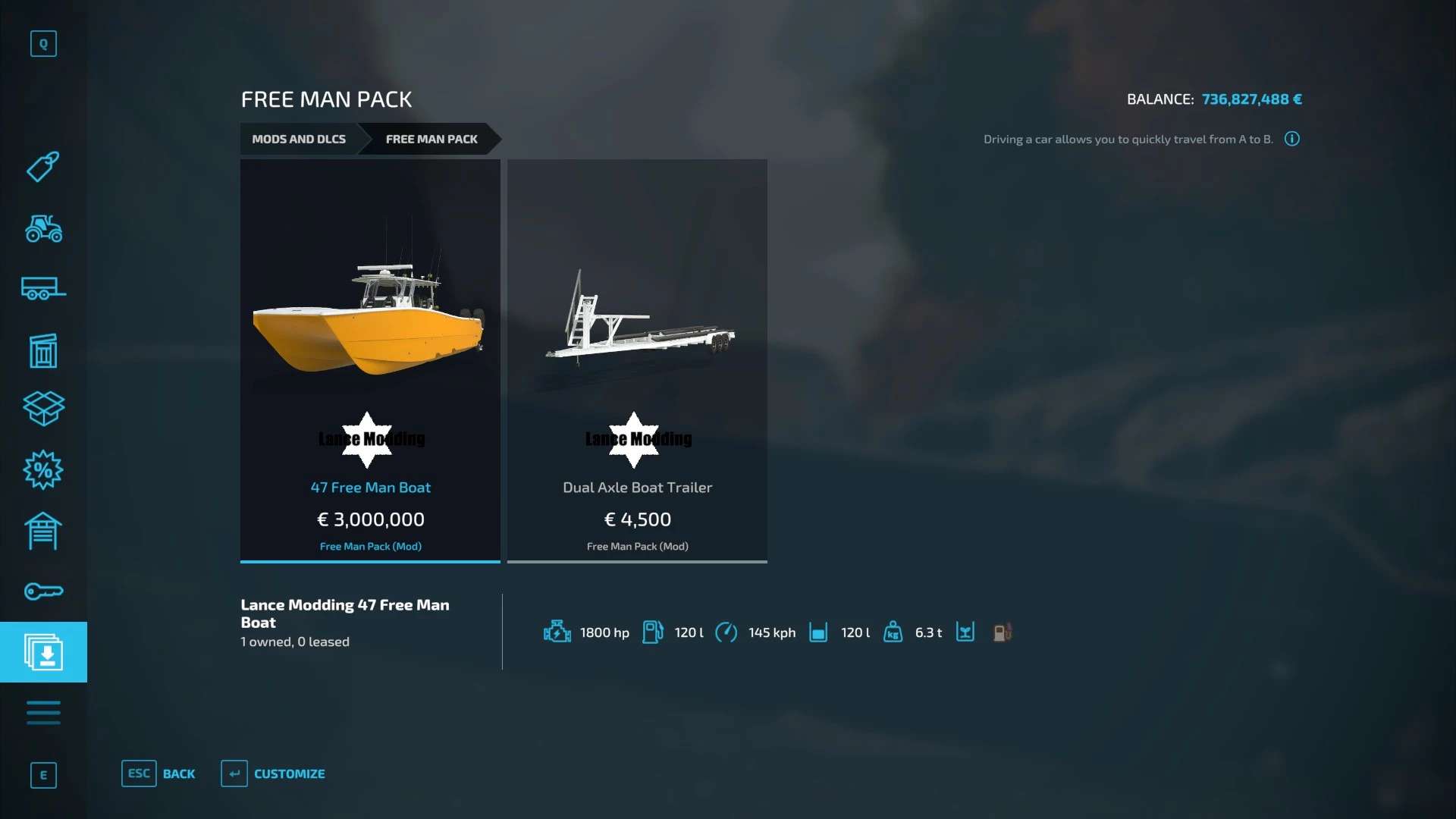This screenshot has height=819, width=1456.
Task: Go to Mods and DLCs breadcrumb
Action: pyautogui.click(x=299, y=140)
